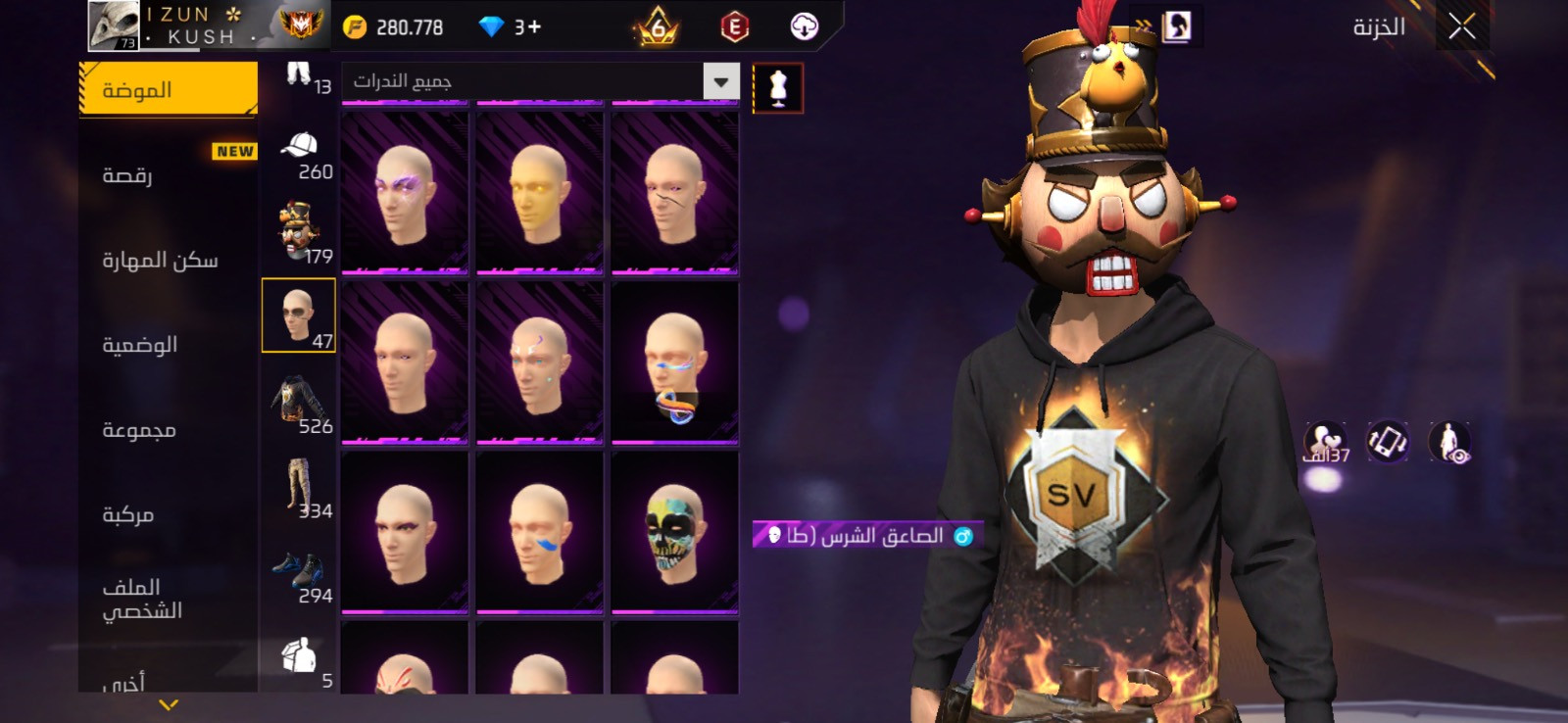1568x723 pixels.
Task: Pick the face paint category with sunglasses head
Action: (299, 315)
